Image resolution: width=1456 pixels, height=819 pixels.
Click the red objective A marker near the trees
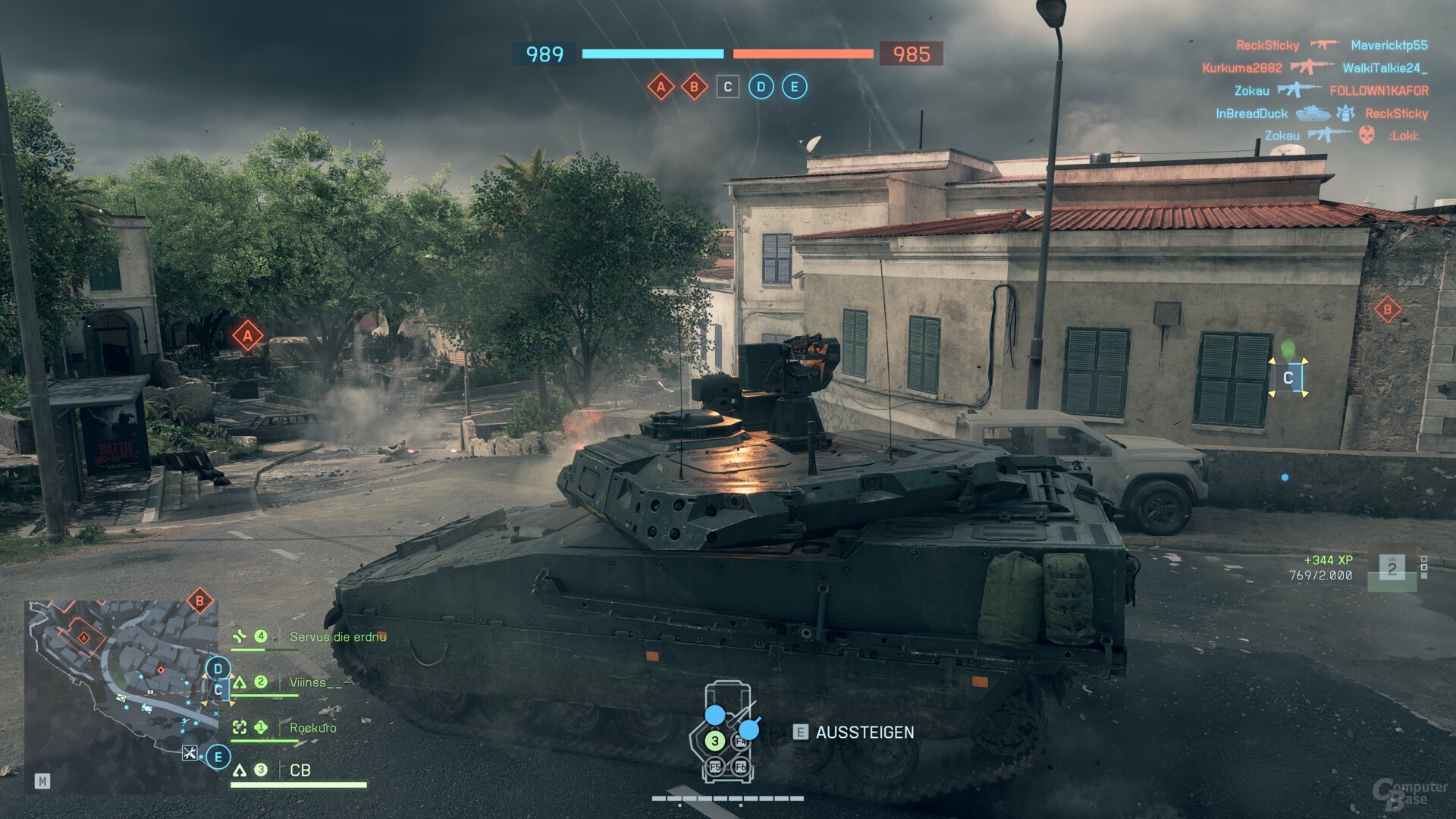[x=247, y=335]
